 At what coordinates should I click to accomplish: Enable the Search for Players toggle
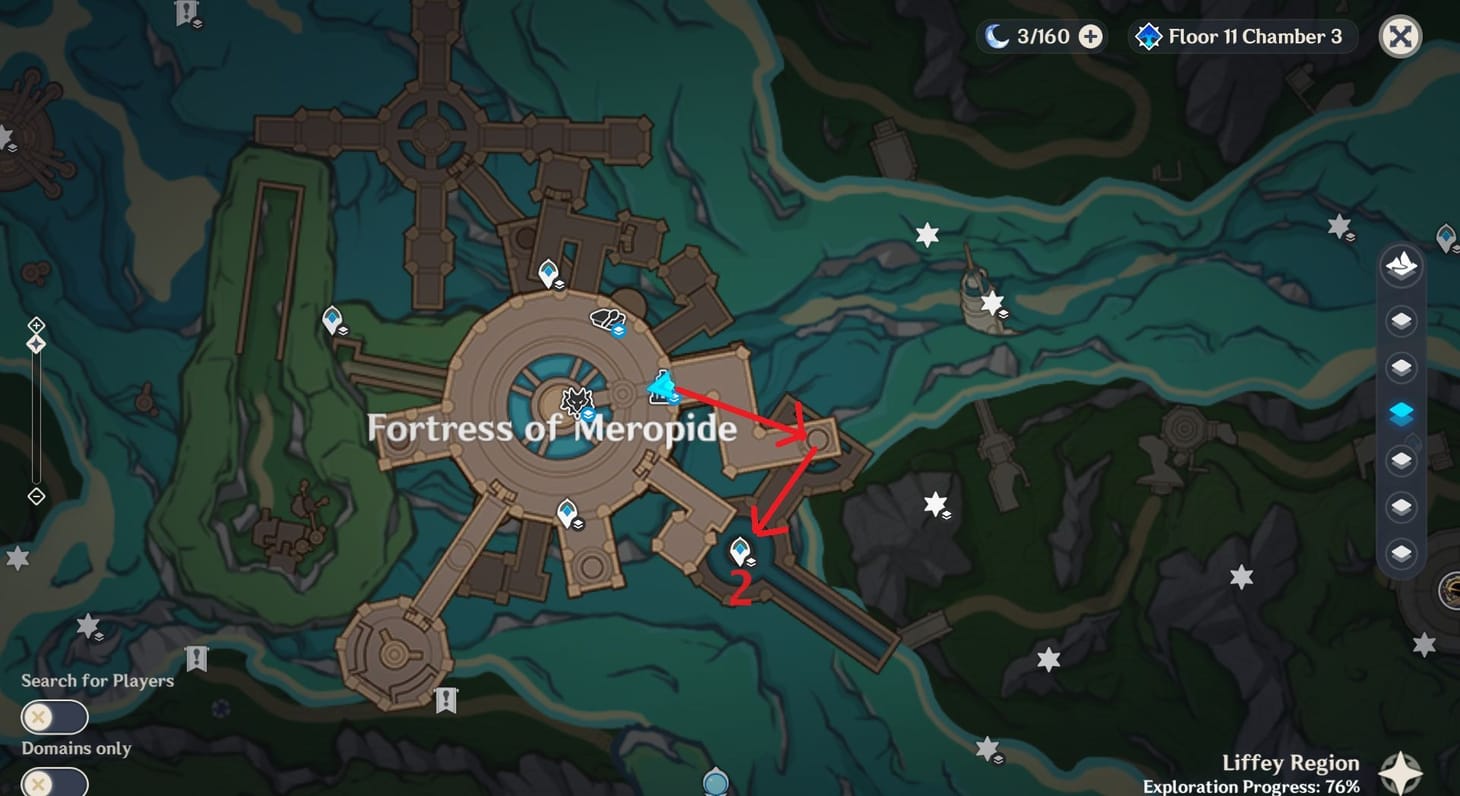click(55, 716)
